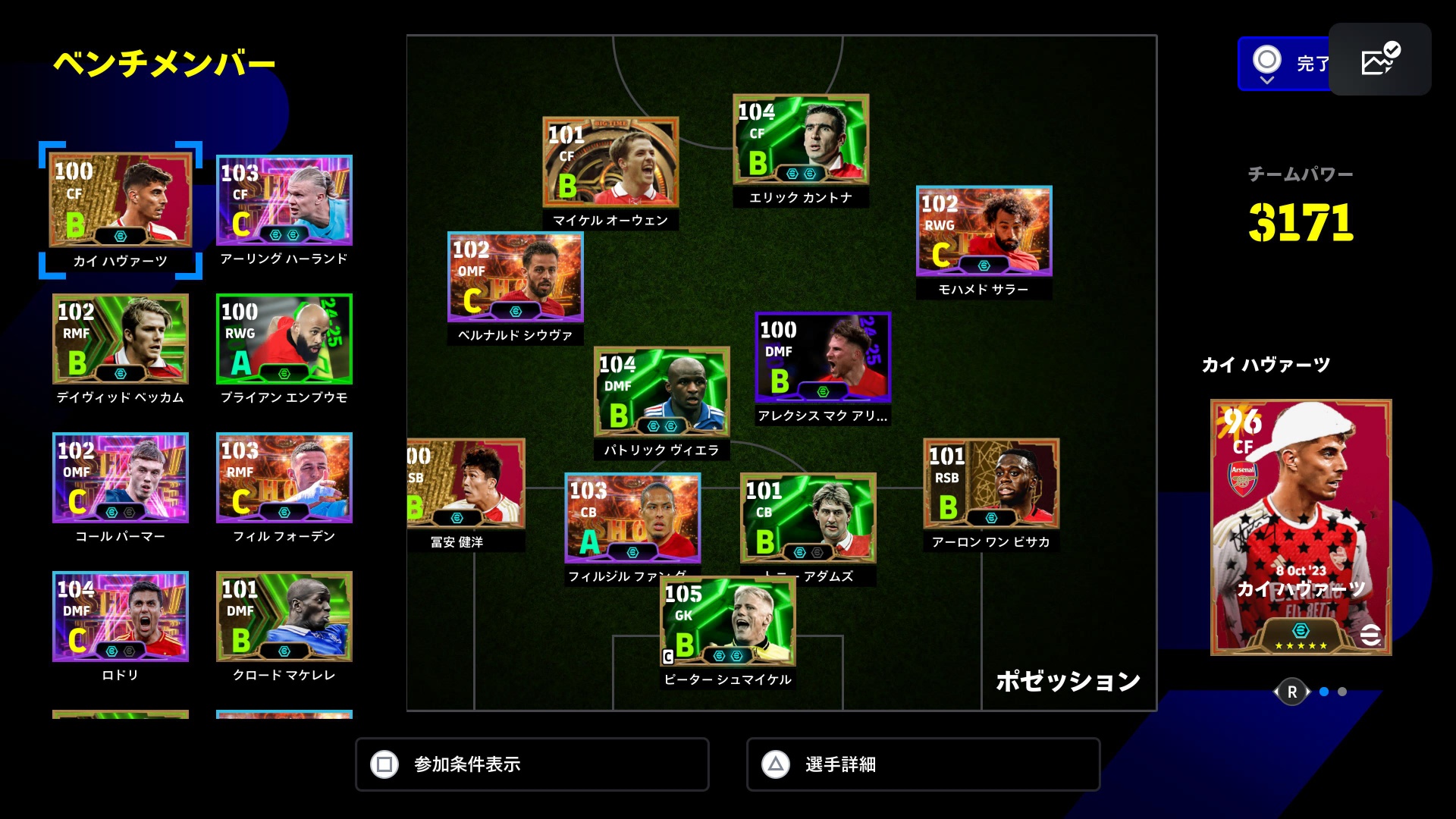Choose Erling Haaland bench card
1456x819 pixels.
(284, 200)
